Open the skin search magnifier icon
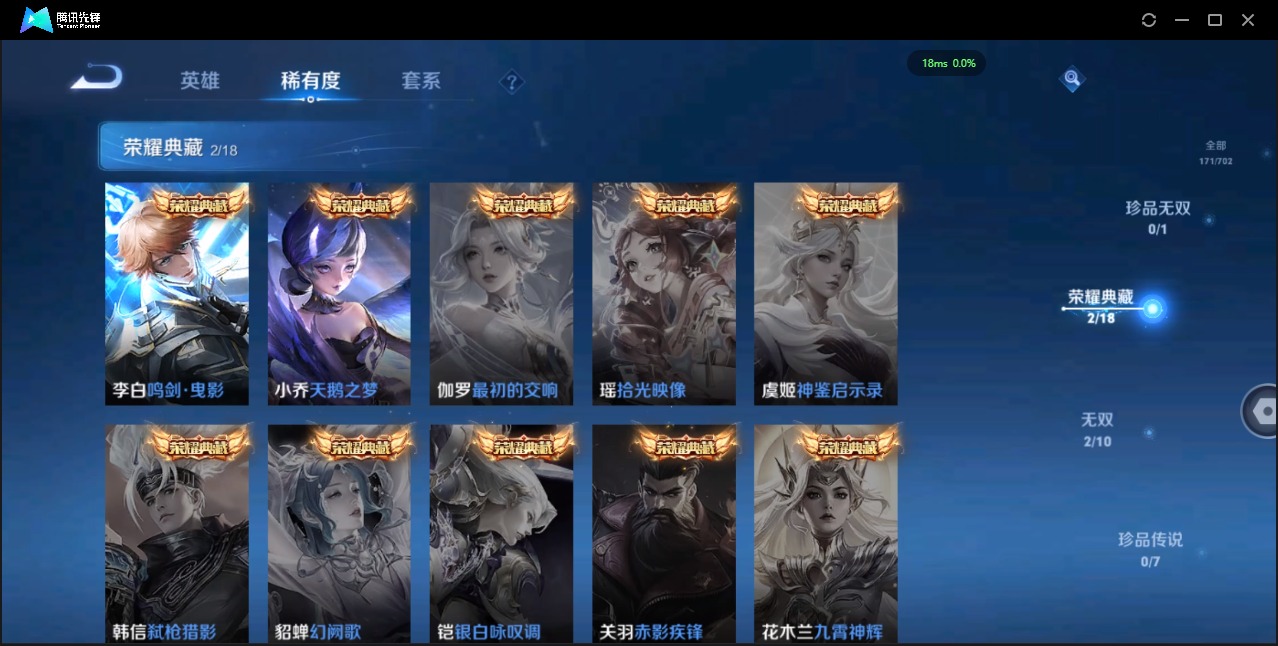The image size is (1278, 646). pyautogui.click(x=1072, y=78)
